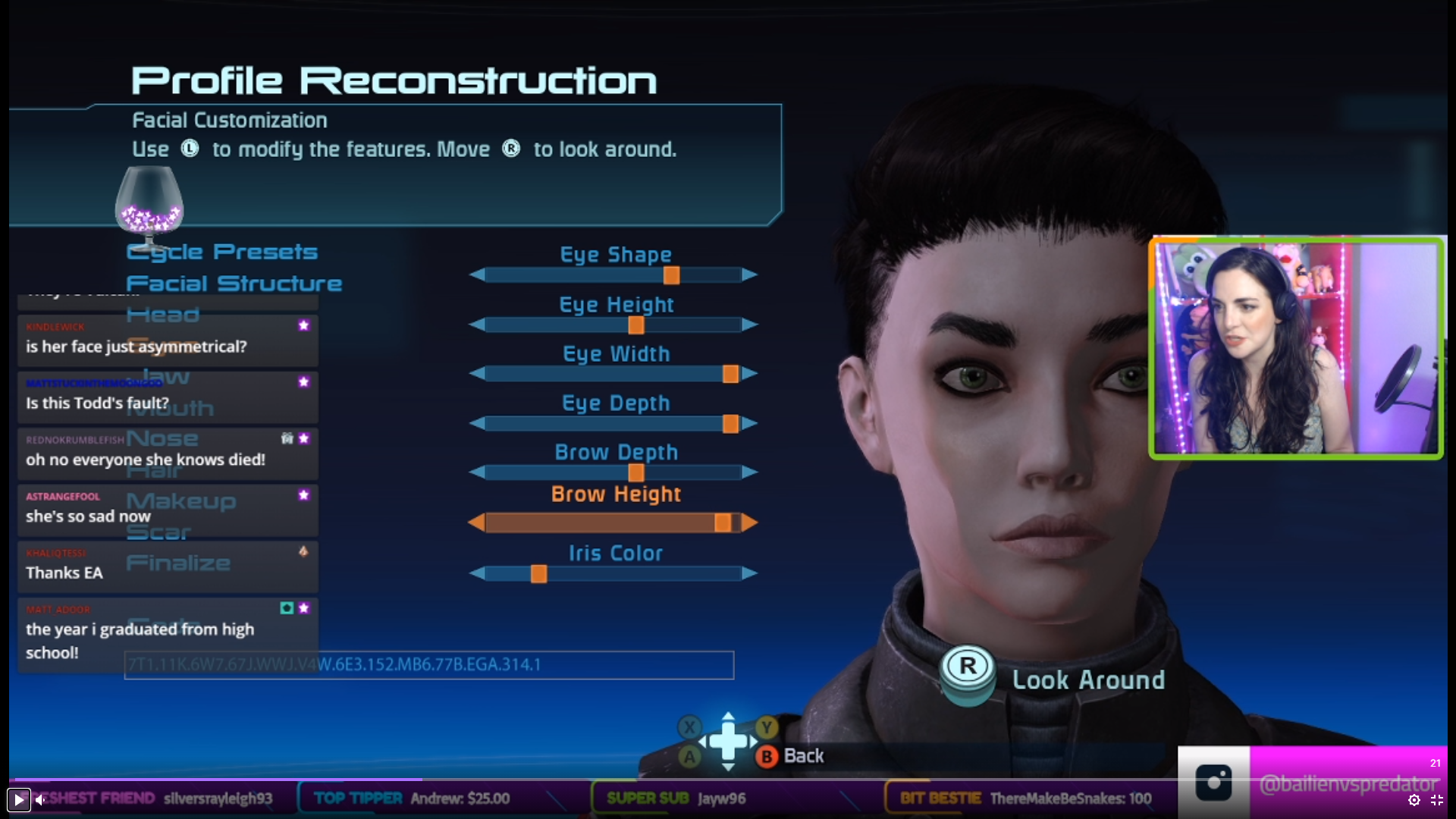Image resolution: width=1456 pixels, height=819 pixels.
Task: Set the Brow Depth slider handle
Action: click(636, 472)
